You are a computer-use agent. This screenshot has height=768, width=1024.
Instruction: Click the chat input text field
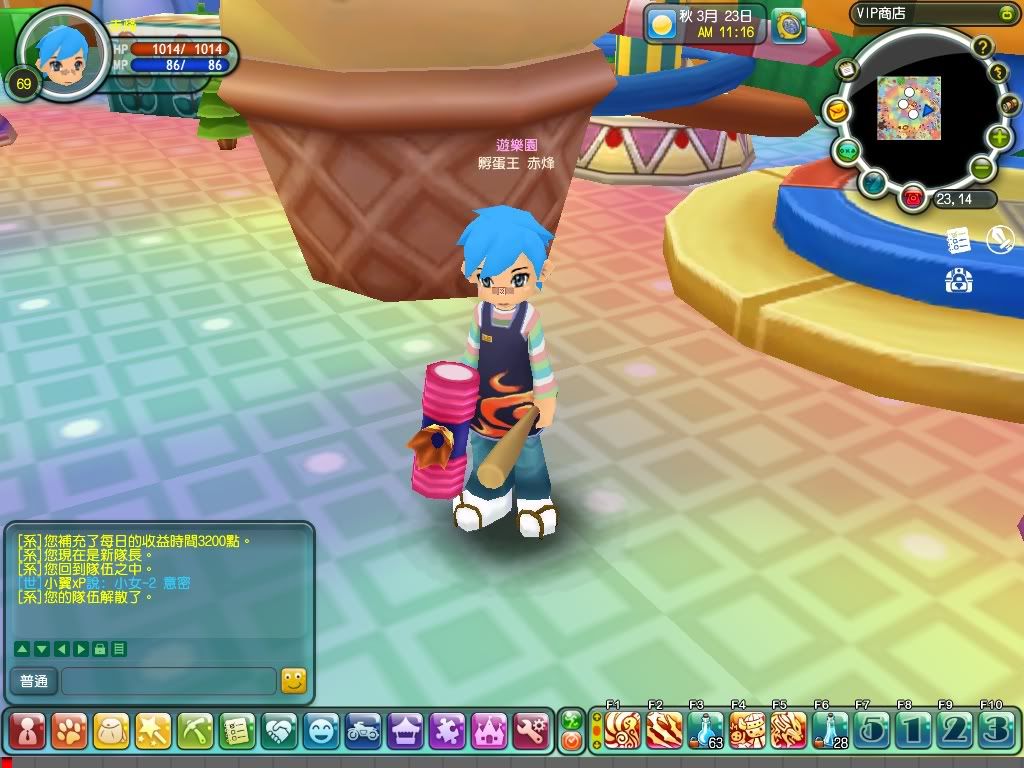coord(168,682)
